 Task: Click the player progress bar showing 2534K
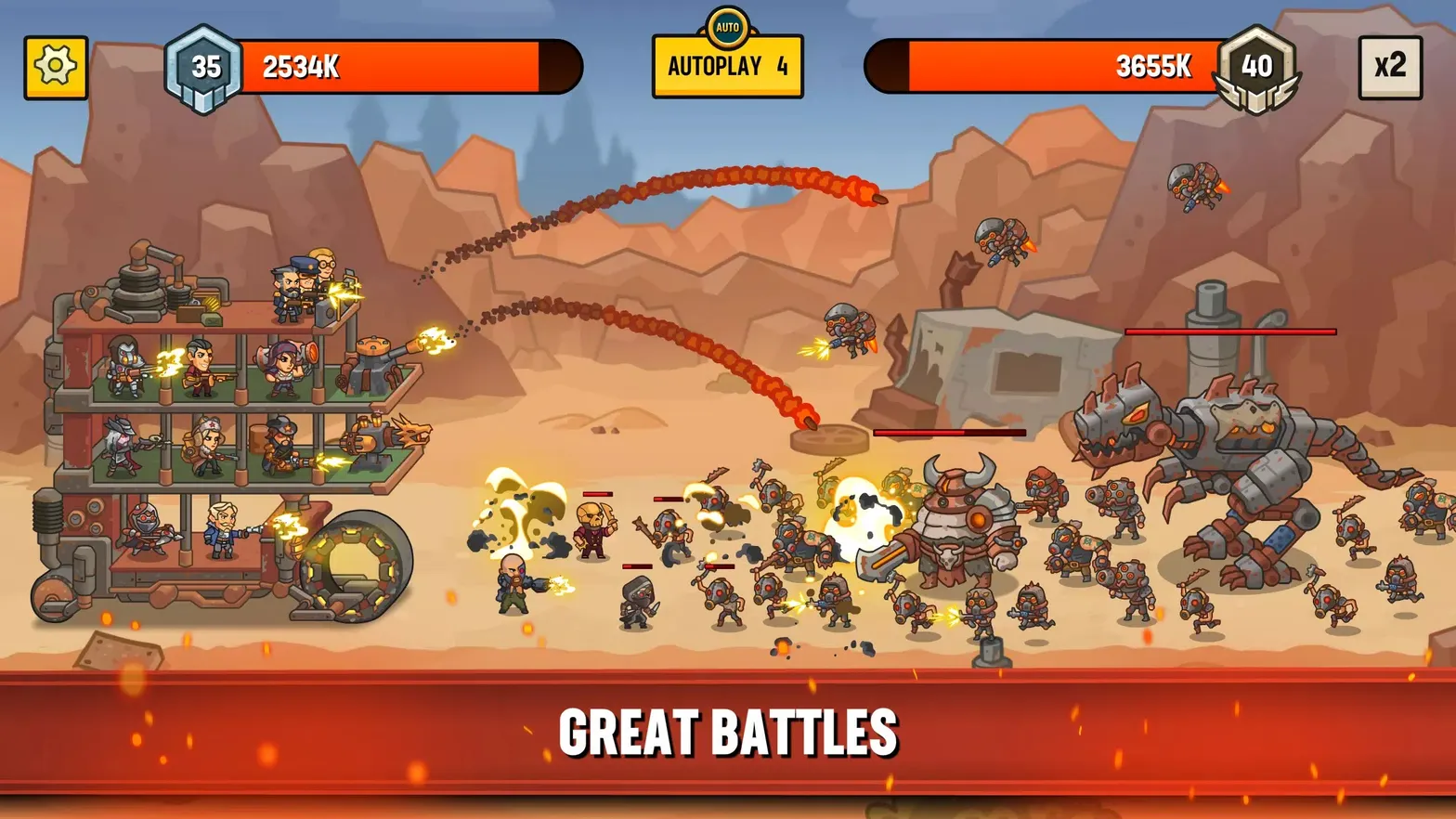click(399, 65)
